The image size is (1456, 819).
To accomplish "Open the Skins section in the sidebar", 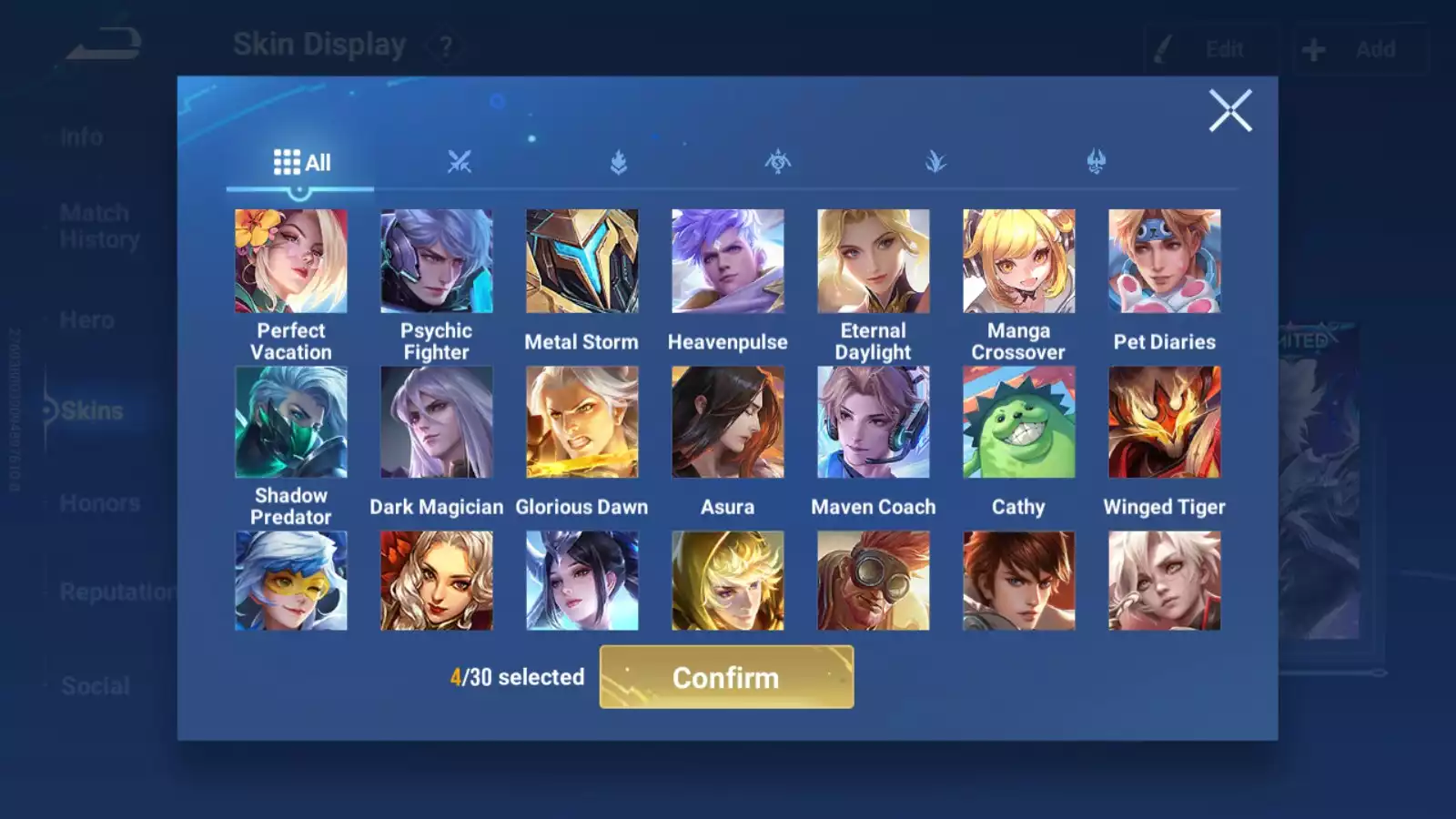I will 94,410.
